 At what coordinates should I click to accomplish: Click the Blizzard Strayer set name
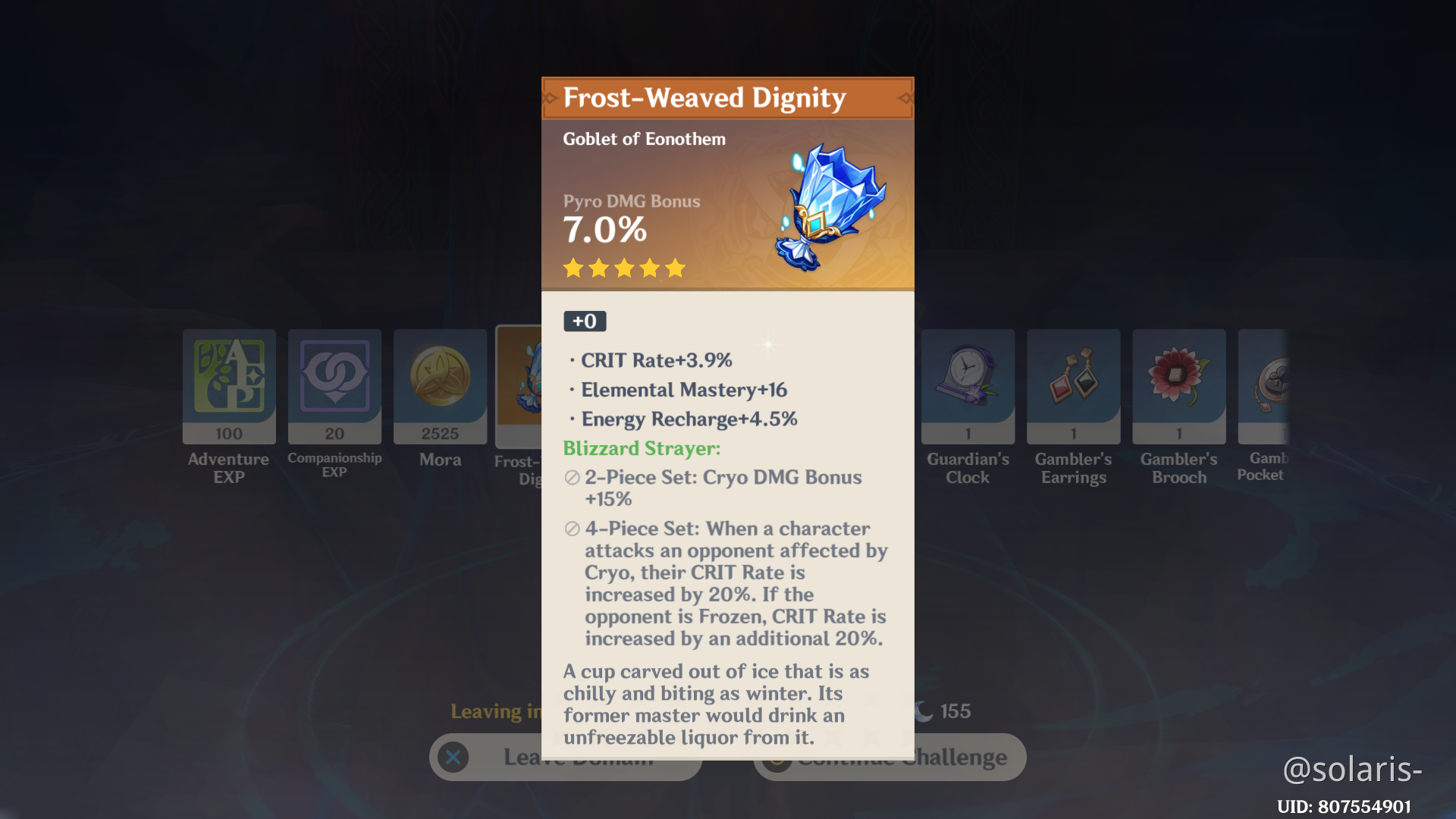pos(641,448)
